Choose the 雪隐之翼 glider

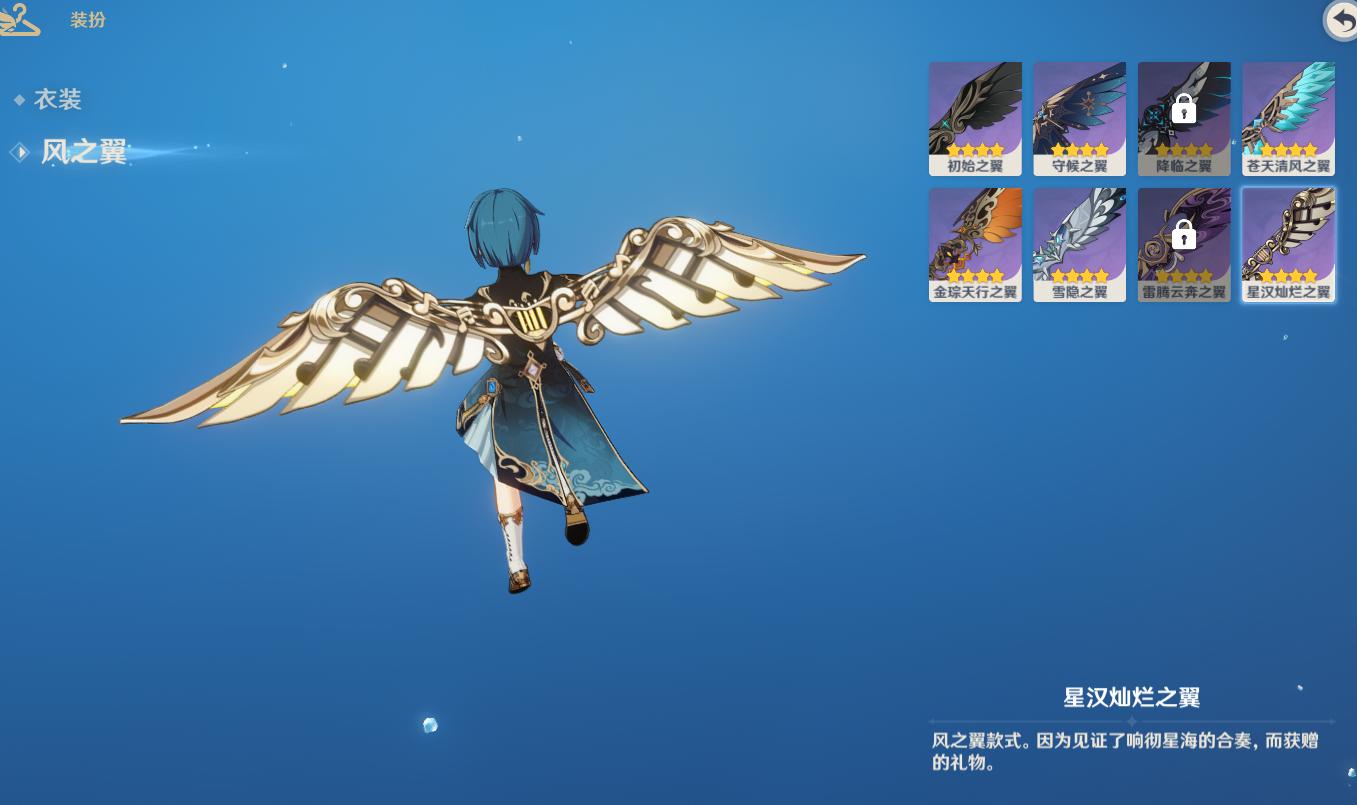tap(1079, 244)
